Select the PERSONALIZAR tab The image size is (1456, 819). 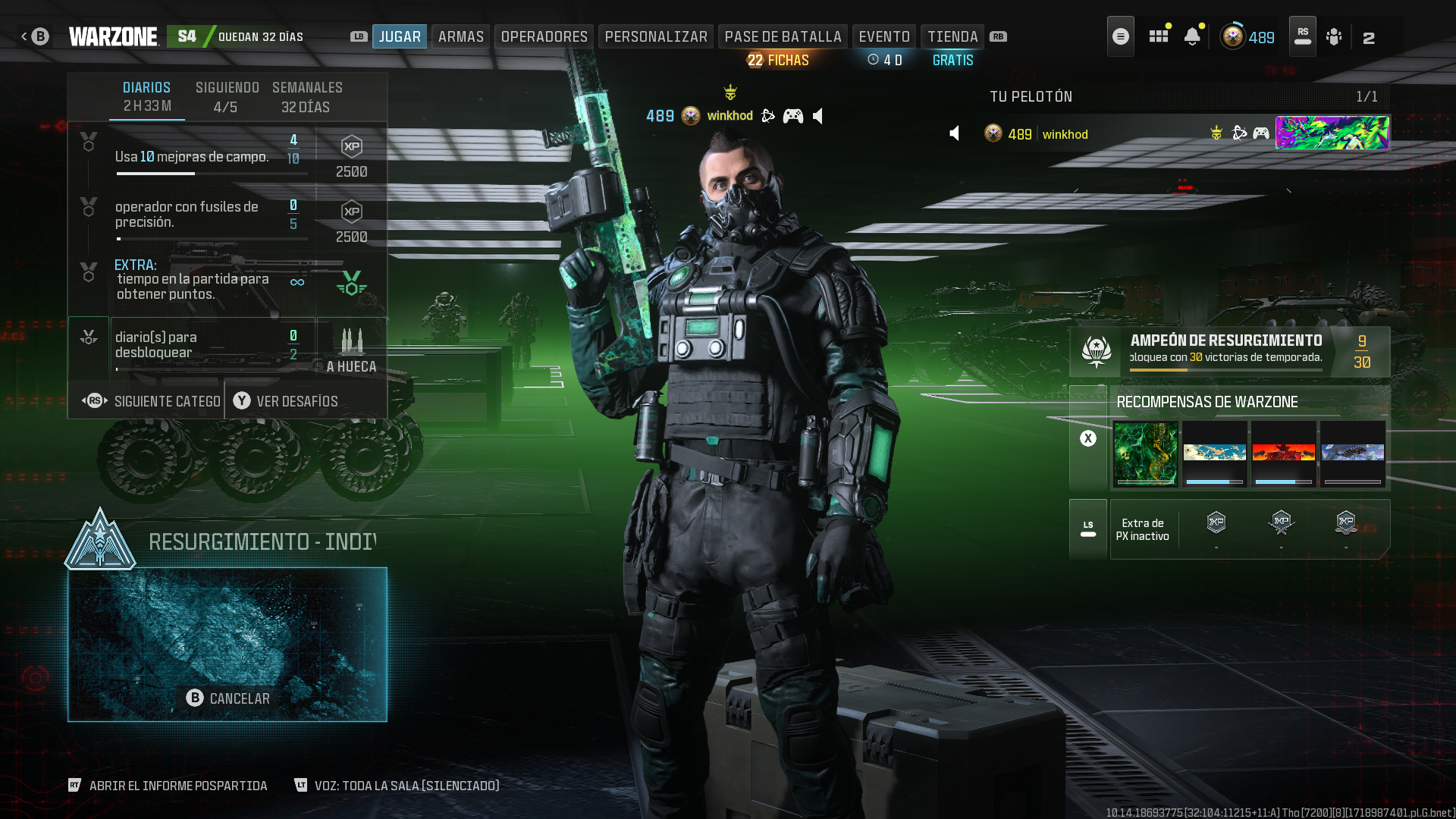(x=656, y=36)
